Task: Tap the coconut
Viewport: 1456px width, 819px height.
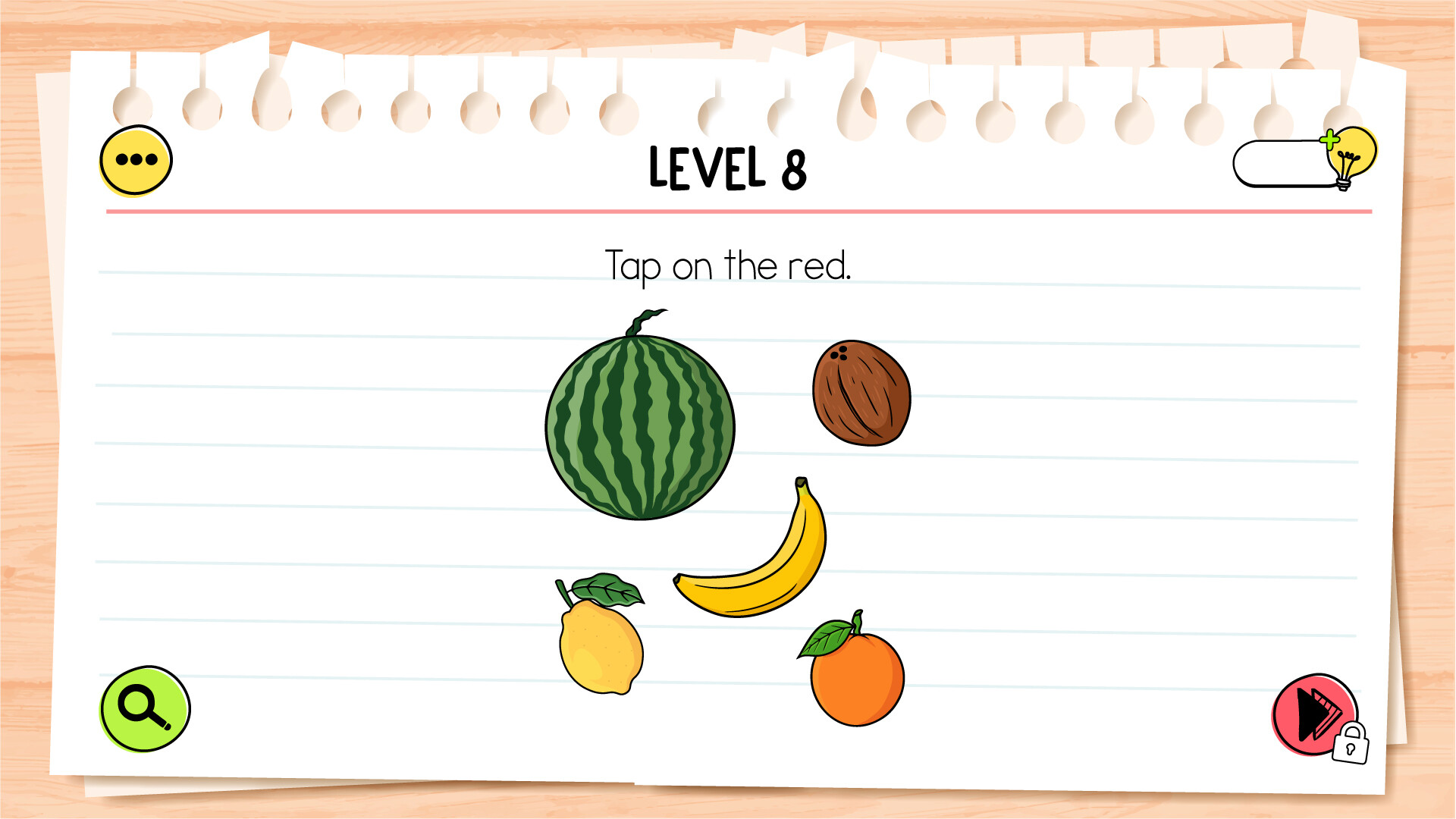Action: click(862, 392)
